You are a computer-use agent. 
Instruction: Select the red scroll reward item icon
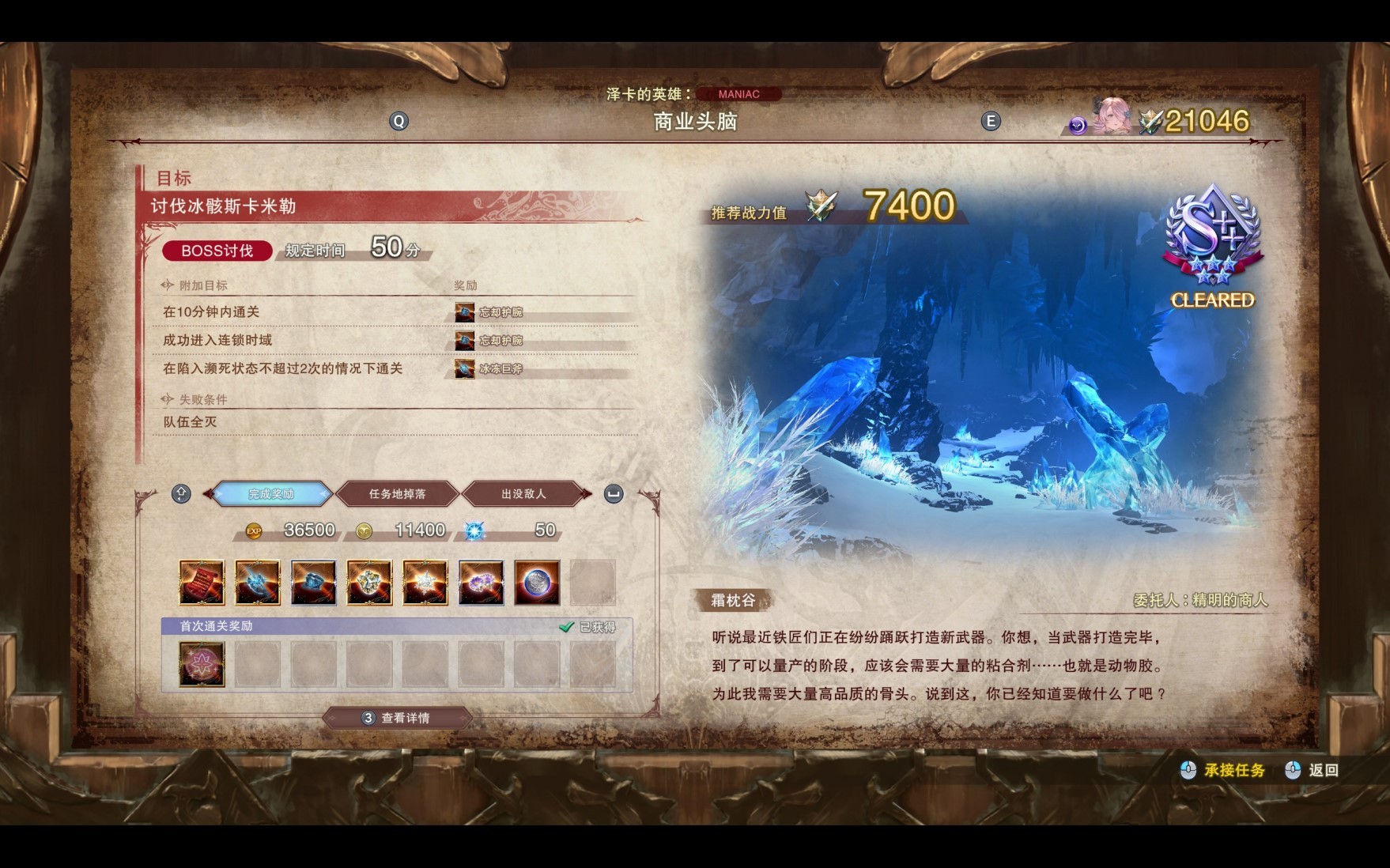202,583
